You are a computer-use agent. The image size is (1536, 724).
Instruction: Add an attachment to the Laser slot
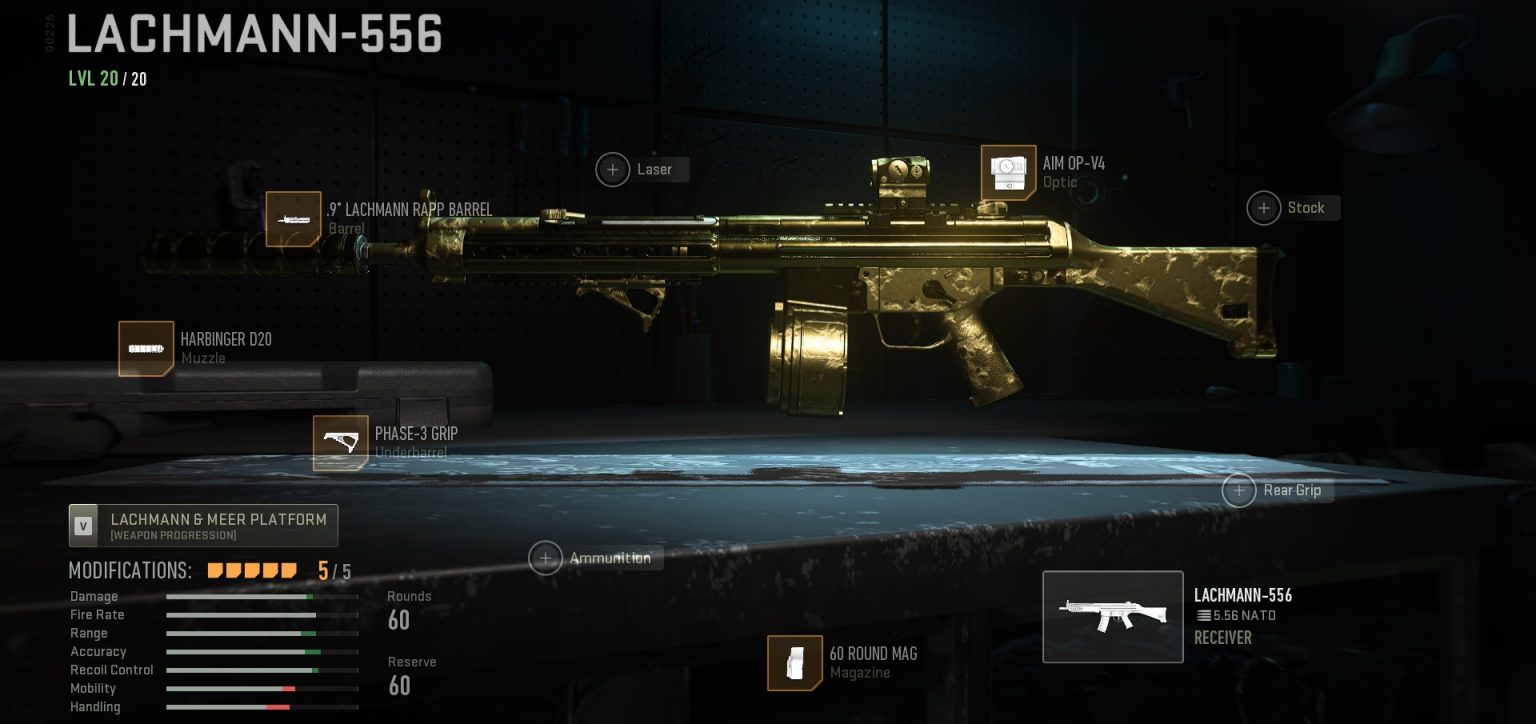[x=613, y=169]
